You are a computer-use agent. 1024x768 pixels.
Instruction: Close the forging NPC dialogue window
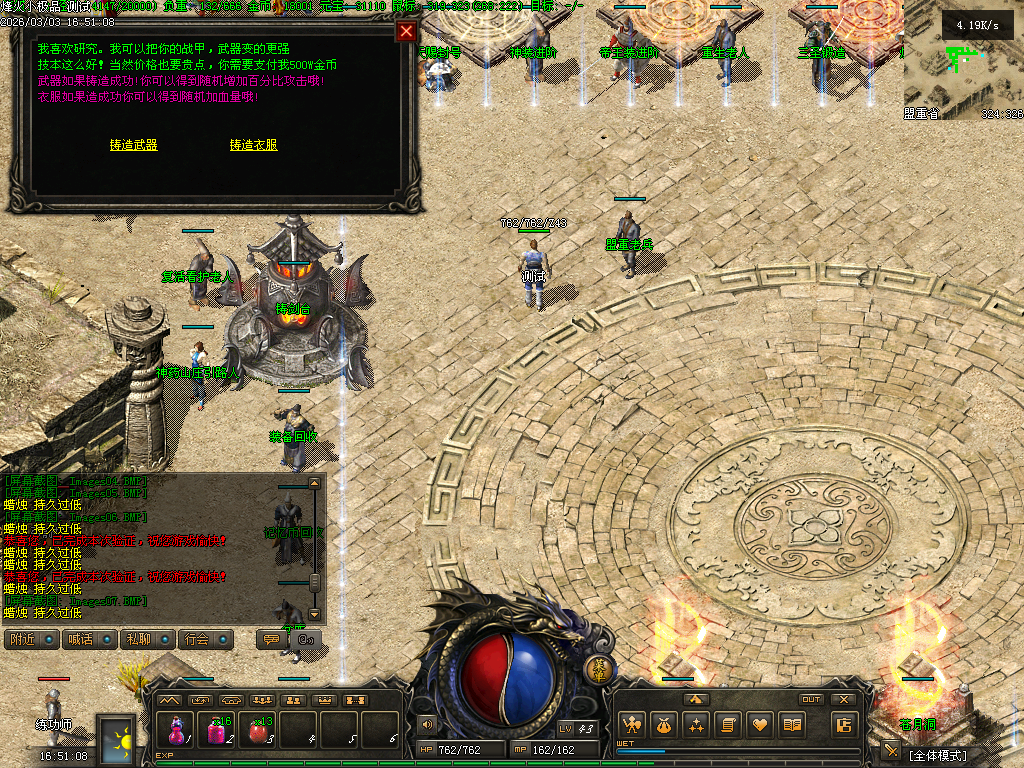pyautogui.click(x=406, y=31)
